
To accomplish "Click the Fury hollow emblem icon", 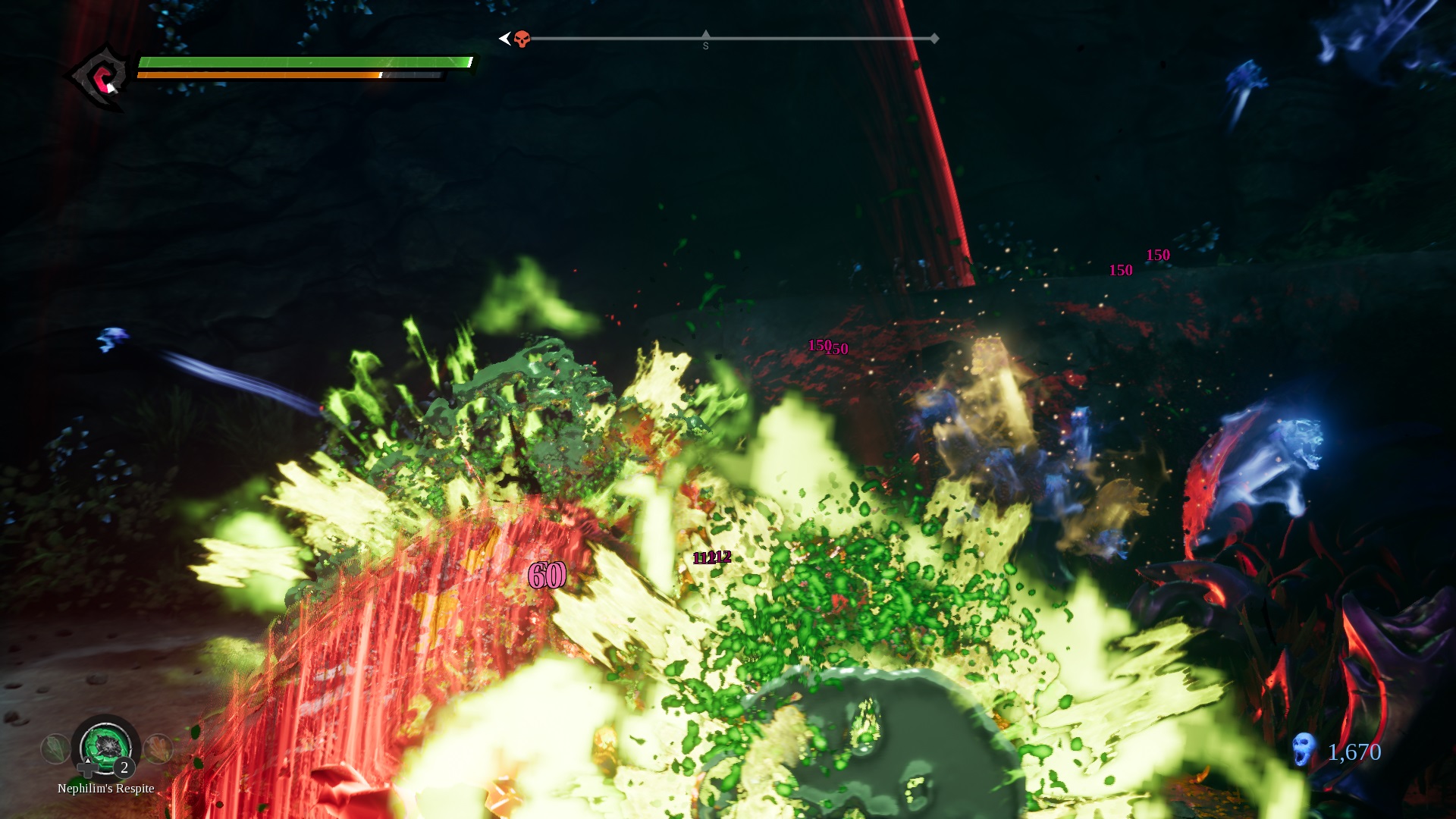I will (101, 77).
